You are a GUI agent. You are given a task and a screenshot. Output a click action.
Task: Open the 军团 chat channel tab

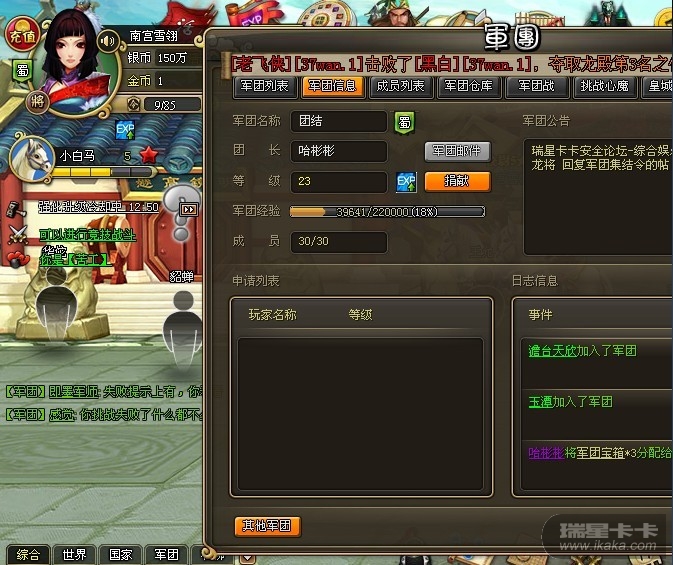tap(166, 555)
